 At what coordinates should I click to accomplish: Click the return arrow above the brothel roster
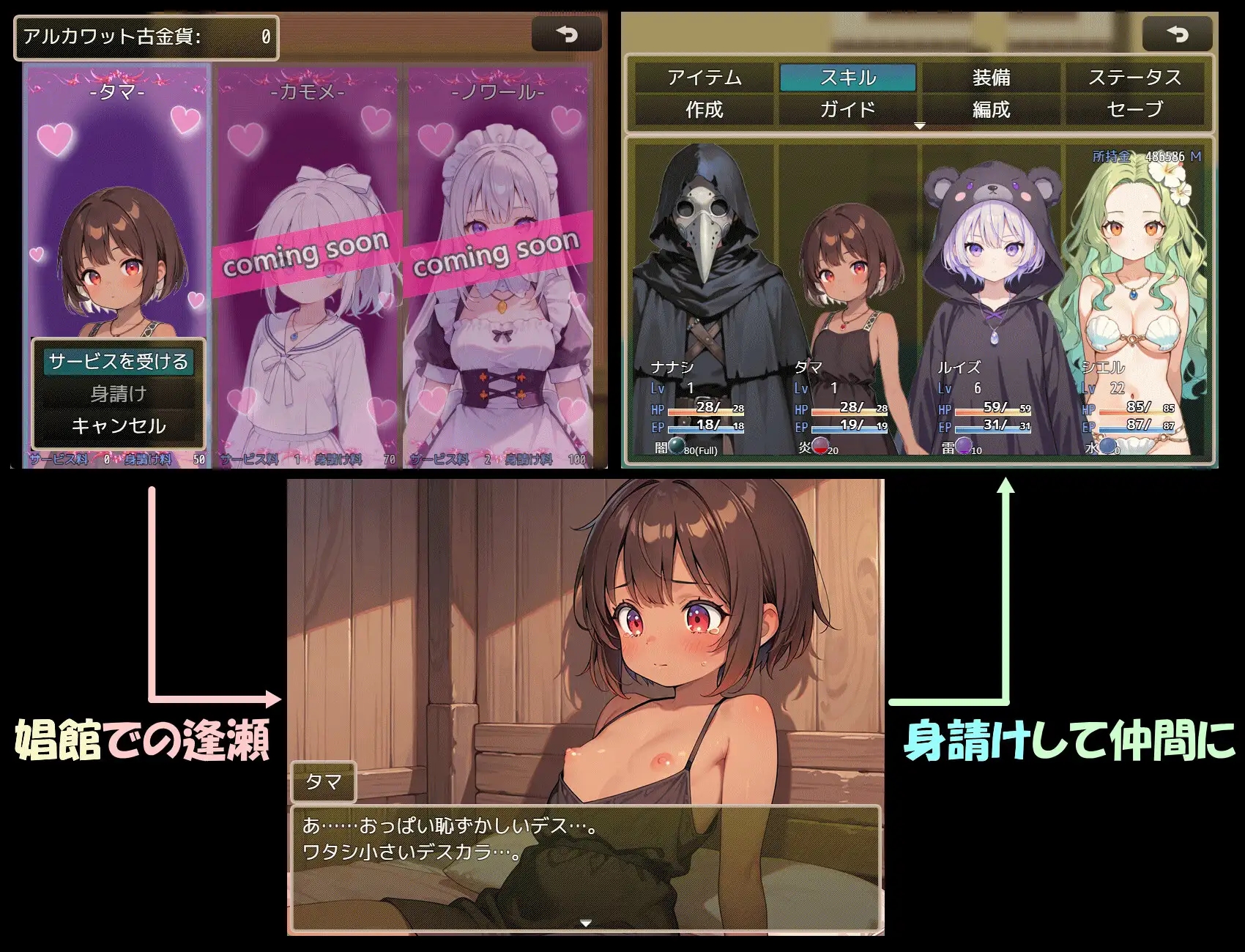tap(568, 32)
